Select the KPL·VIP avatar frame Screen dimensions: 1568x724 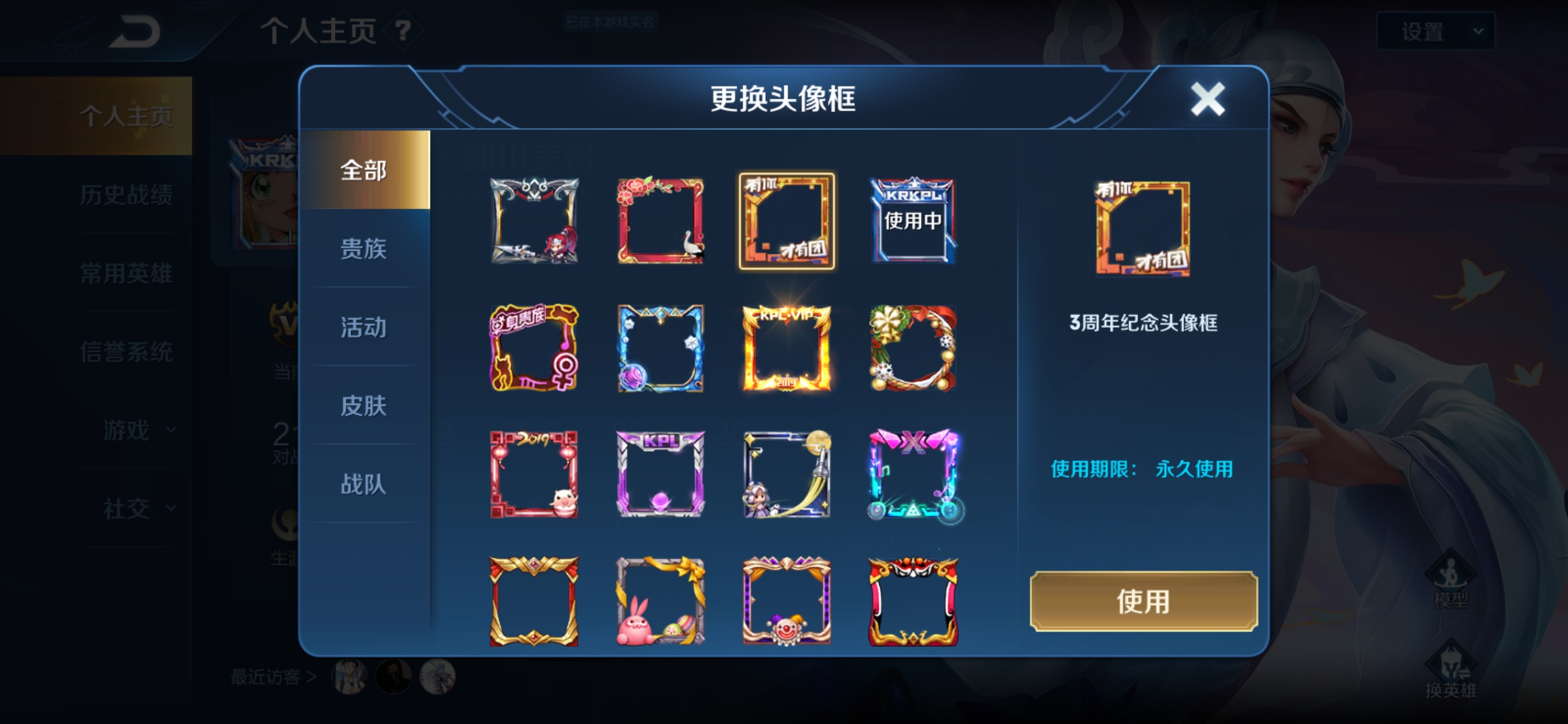tap(787, 349)
